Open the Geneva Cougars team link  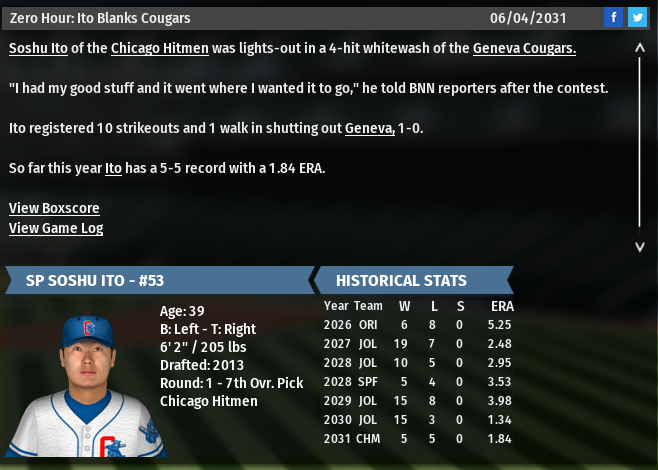pos(524,48)
